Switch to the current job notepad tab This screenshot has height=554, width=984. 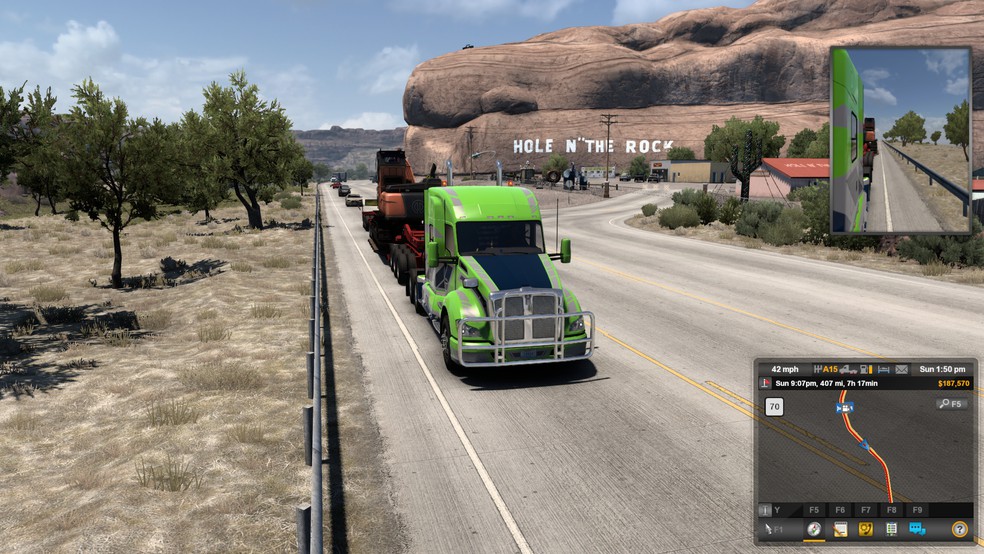(x=840, y=529)
